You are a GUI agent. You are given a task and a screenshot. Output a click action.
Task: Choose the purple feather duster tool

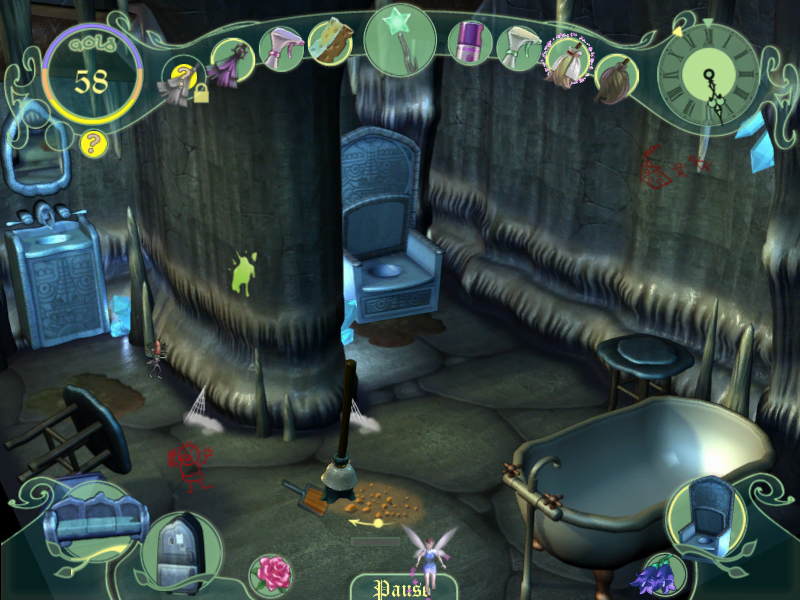click(232, 62)
